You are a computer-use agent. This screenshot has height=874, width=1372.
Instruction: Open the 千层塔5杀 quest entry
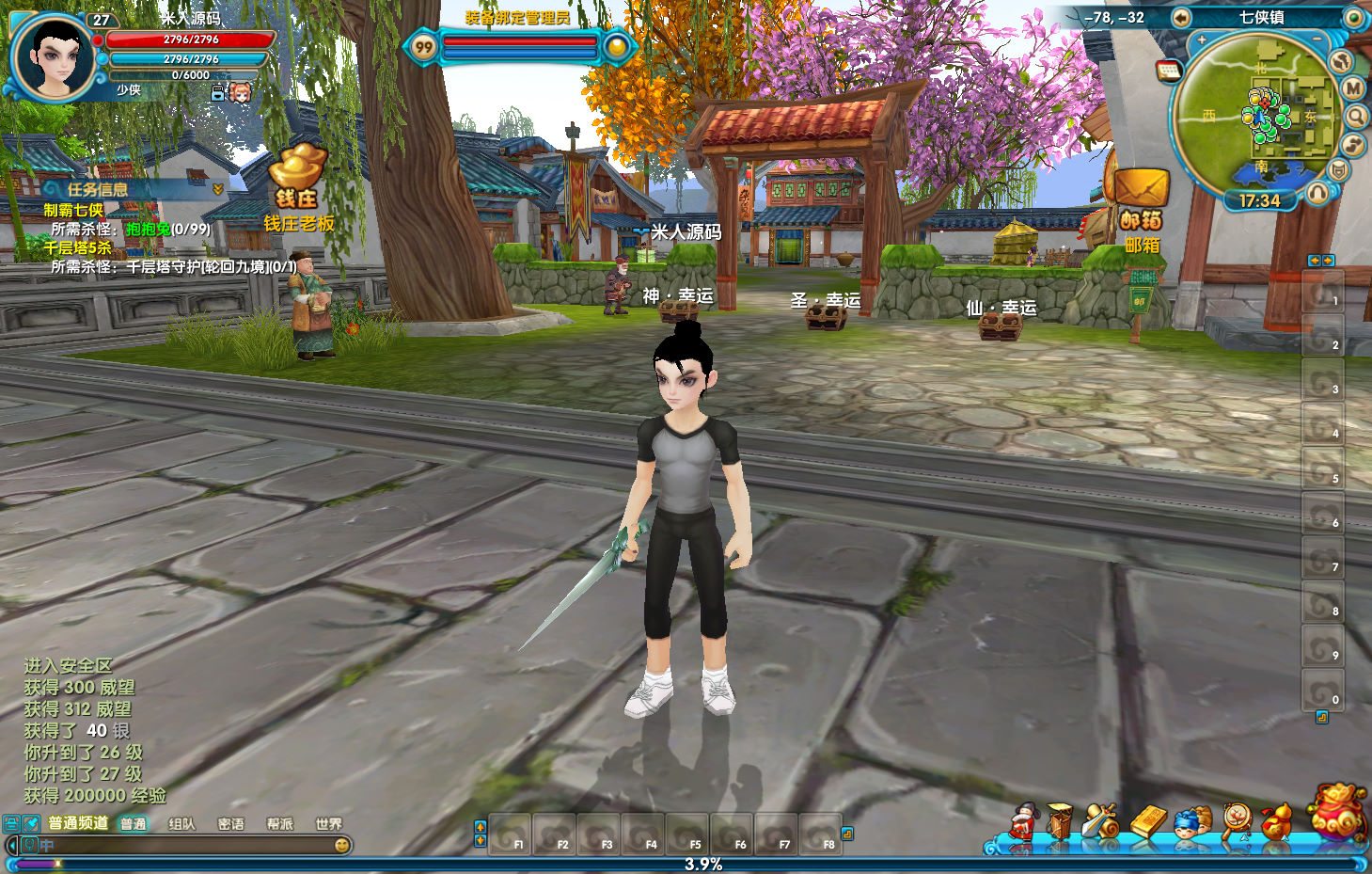(x=77, y=247)
